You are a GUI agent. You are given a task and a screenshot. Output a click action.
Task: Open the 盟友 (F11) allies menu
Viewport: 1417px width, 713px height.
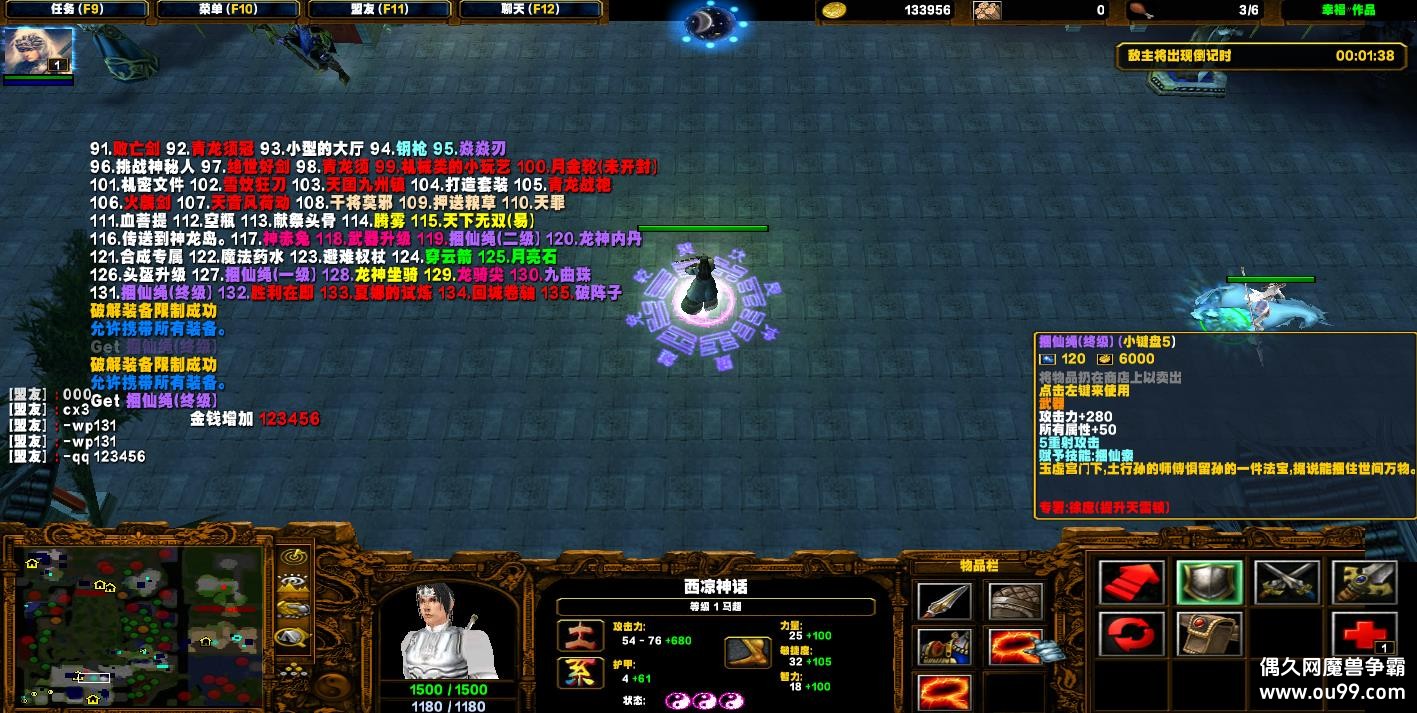pos(379,10)
